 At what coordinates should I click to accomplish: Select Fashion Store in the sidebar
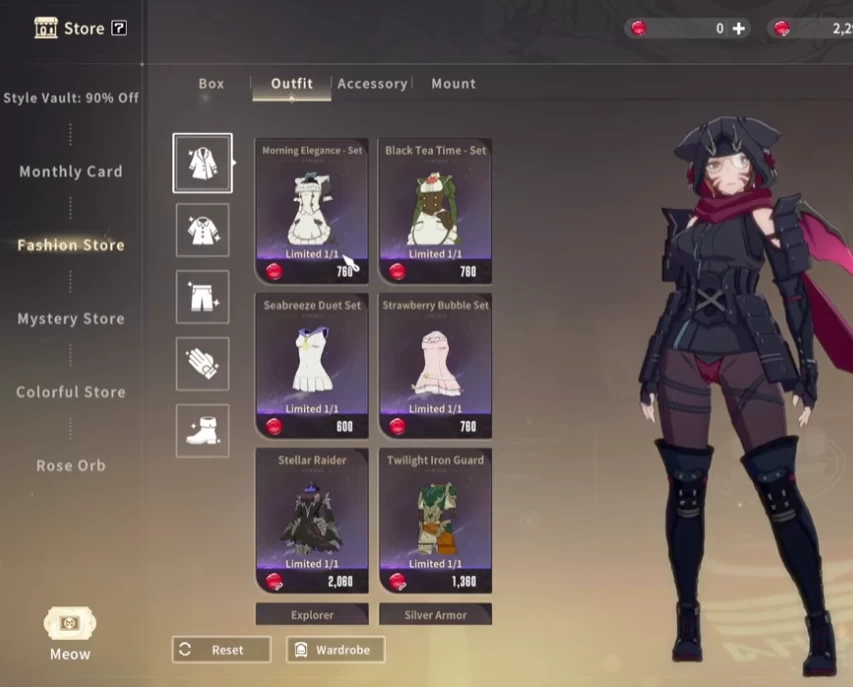tap(71, 245)
